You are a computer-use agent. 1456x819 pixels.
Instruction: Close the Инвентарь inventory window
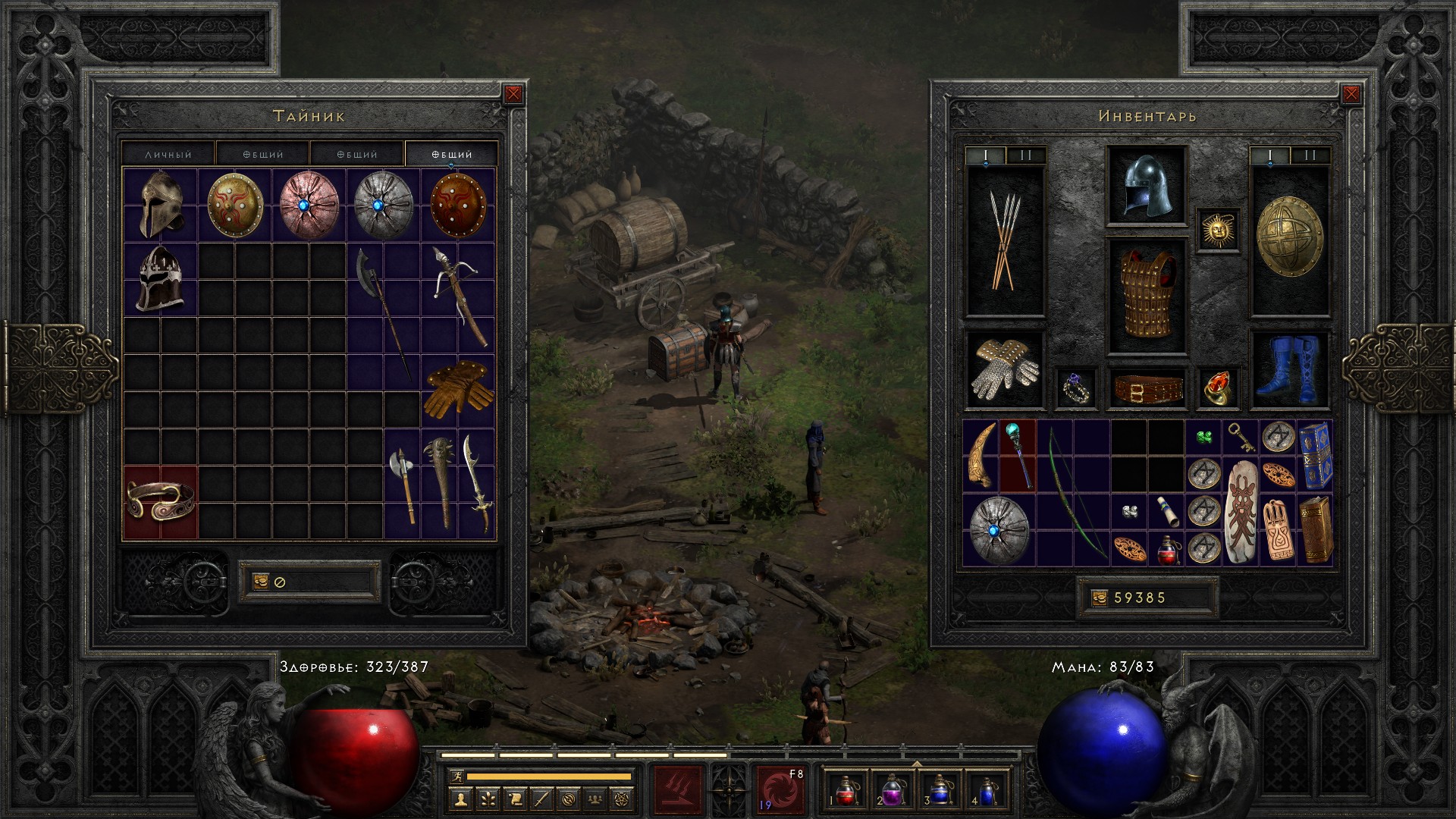[x=1351, y=94]
